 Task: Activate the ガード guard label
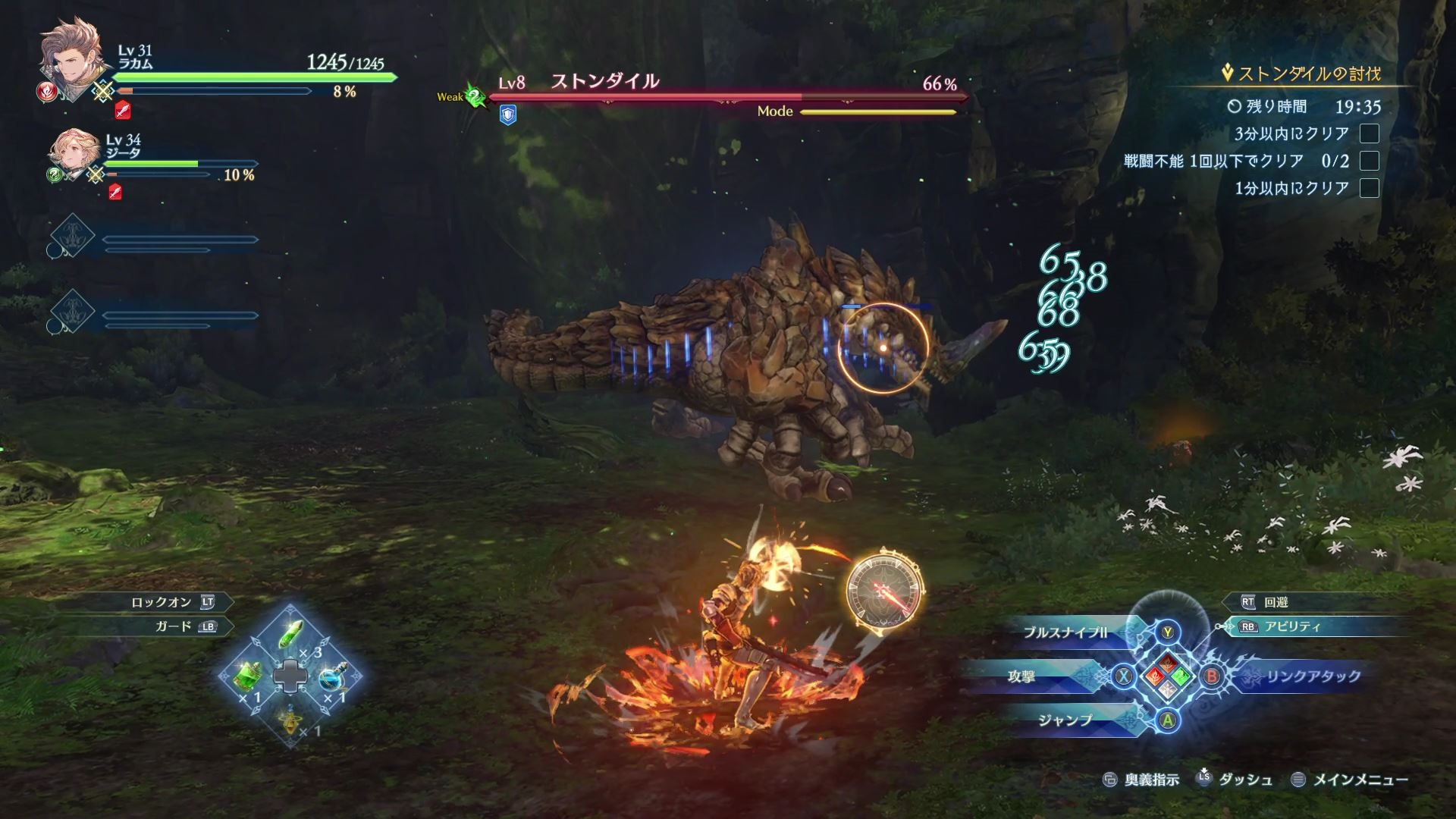pyautogui.click(x=174, y=626)
